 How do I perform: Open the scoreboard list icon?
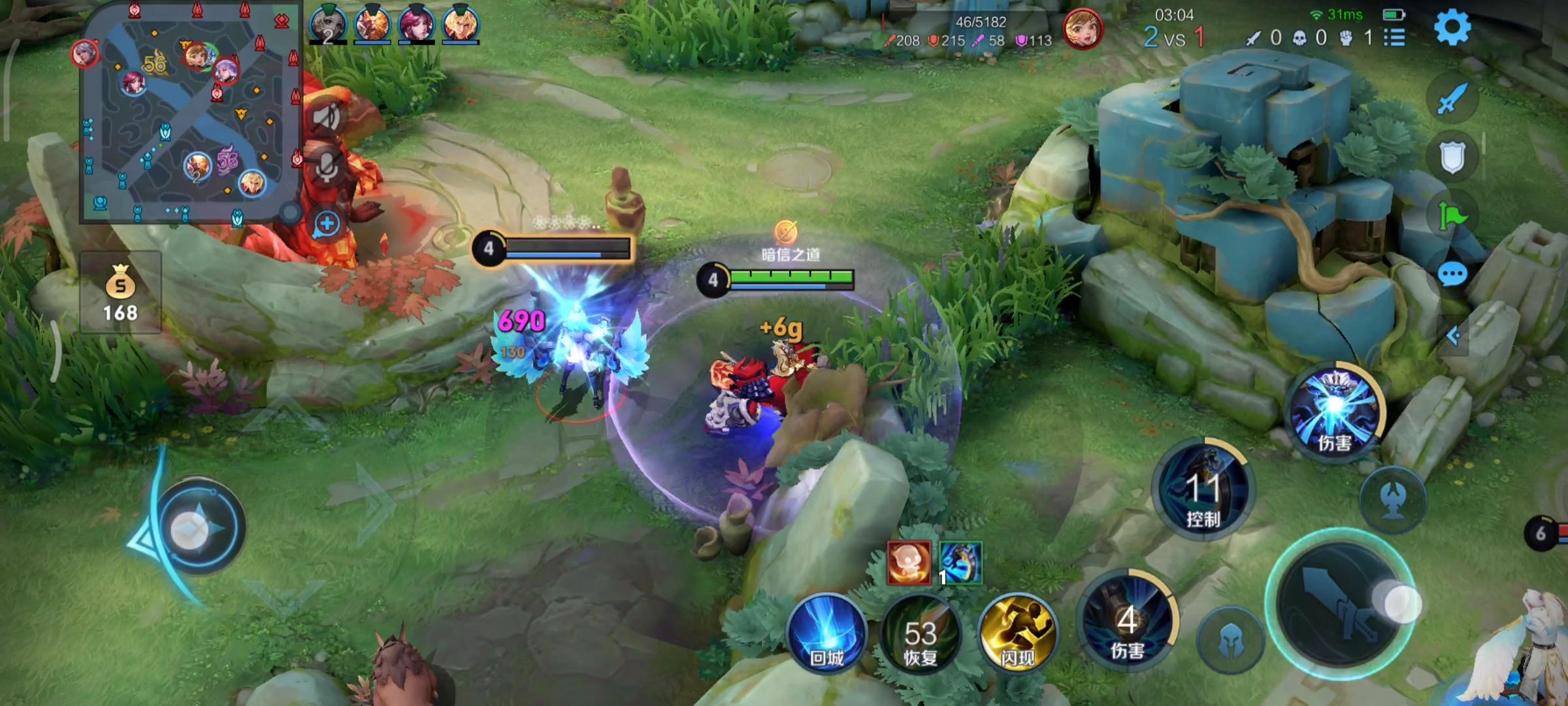click(x=1394, y=37)
